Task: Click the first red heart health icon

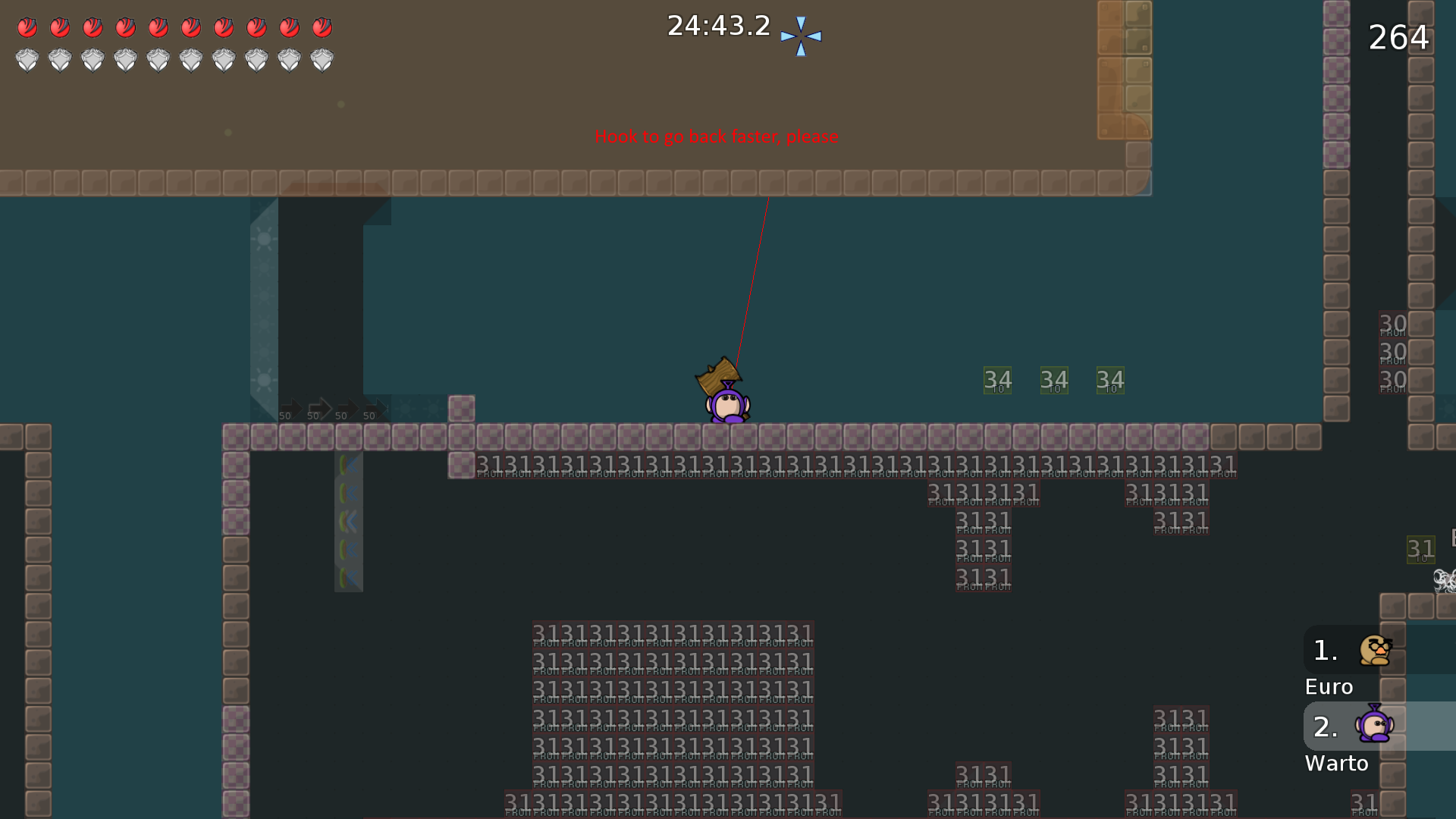Action: 27,27
